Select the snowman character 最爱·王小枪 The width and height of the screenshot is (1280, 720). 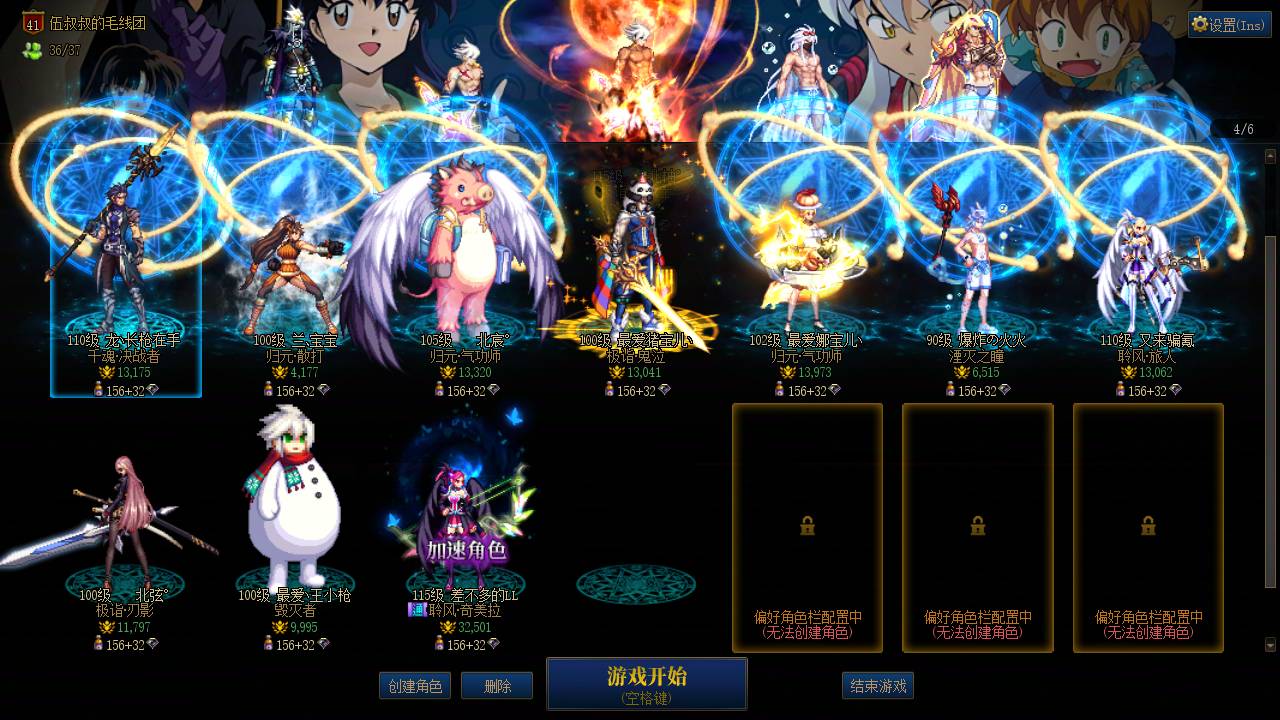point(293,510)
